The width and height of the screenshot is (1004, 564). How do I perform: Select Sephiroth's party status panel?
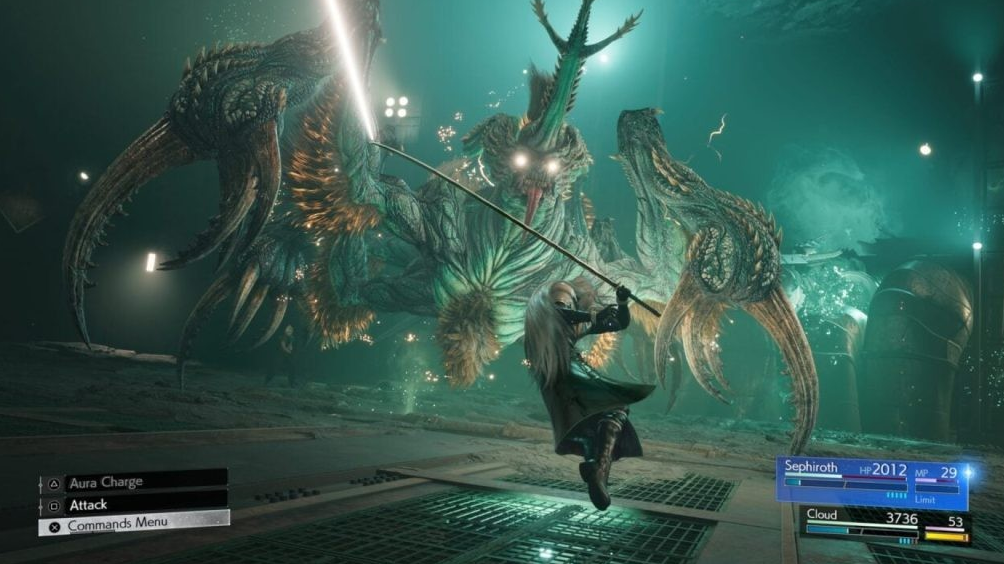(873, 480)
